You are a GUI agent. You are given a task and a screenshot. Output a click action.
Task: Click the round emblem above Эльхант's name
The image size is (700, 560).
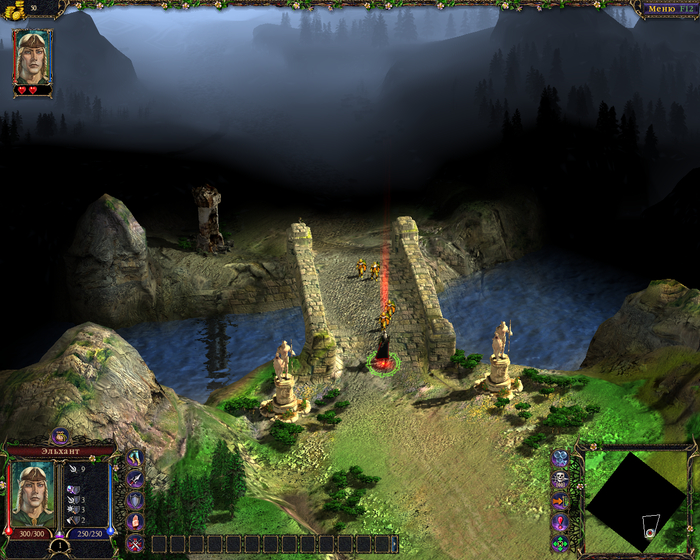click(x=59, y=435)
